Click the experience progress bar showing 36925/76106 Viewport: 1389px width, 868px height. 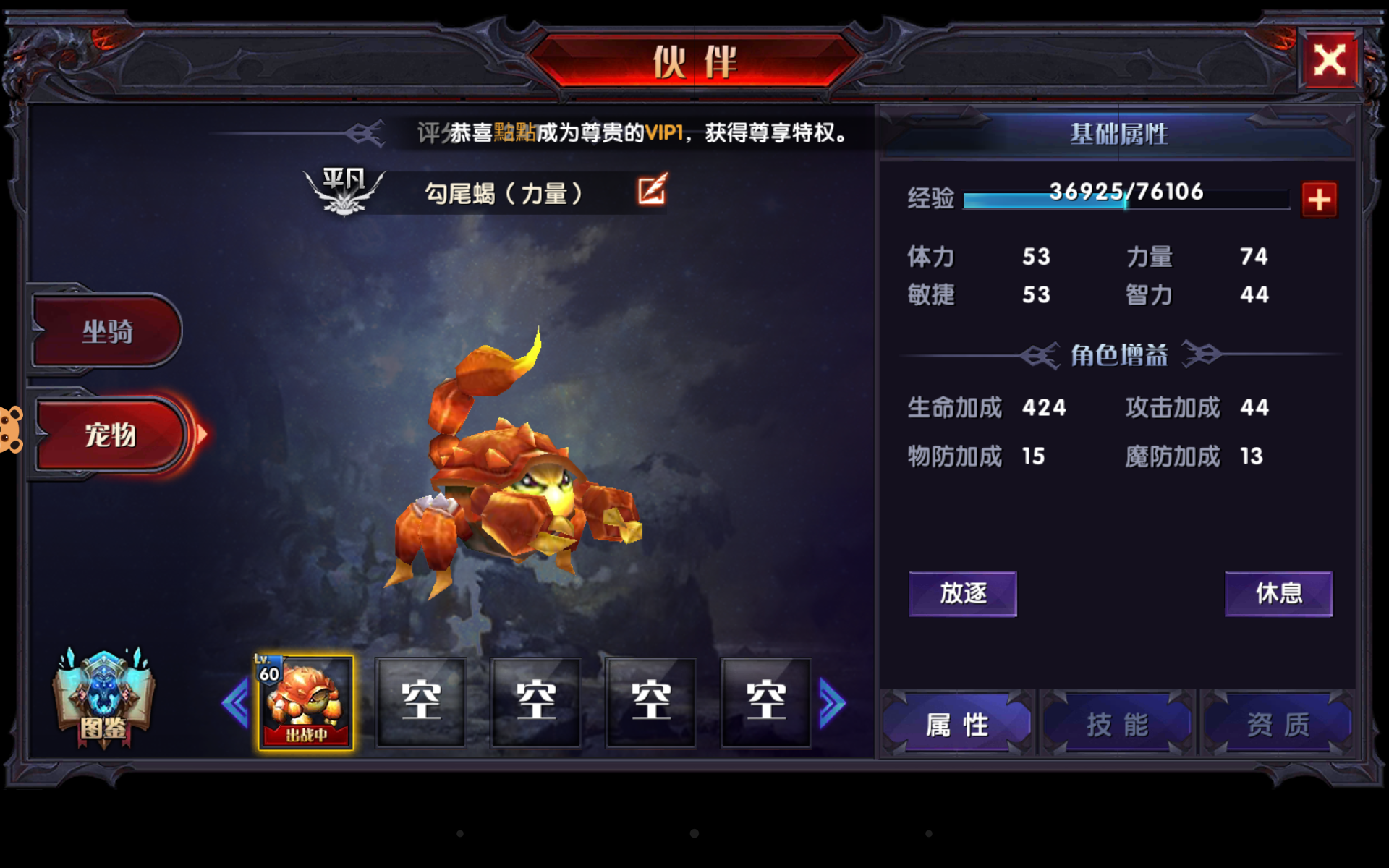click(1125, 197)
